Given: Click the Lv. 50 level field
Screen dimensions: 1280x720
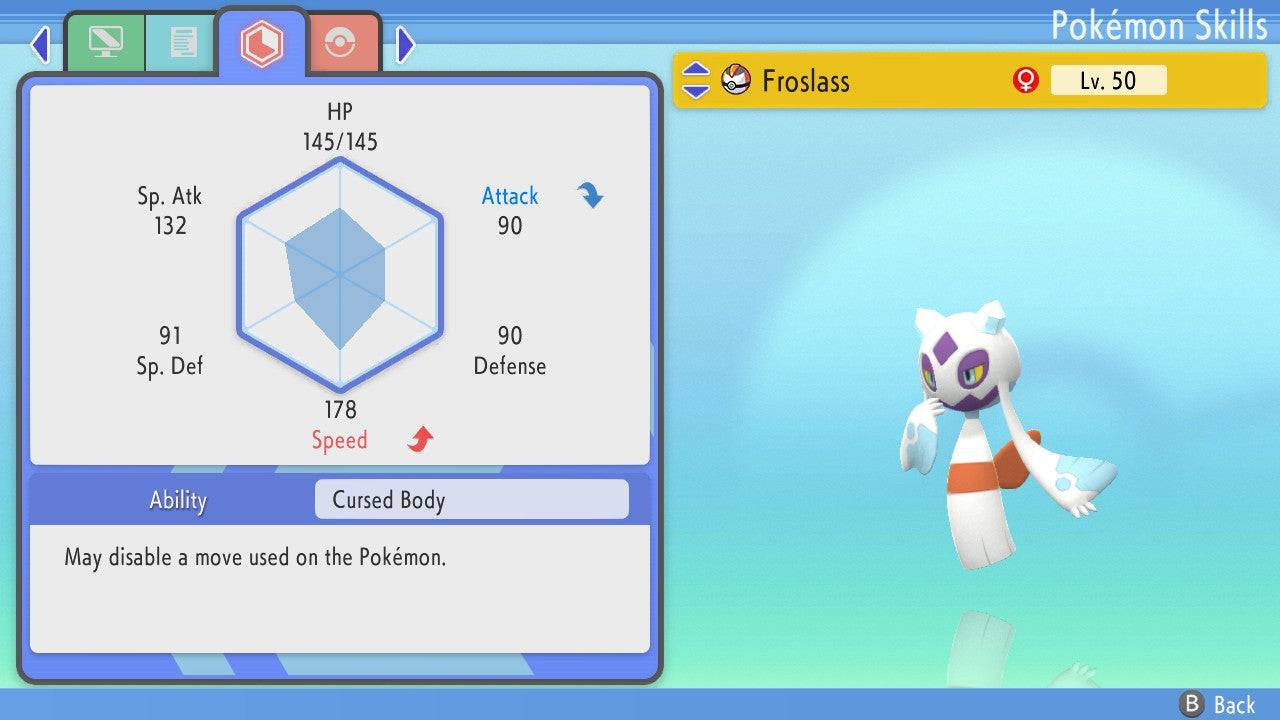Looking at the screenshot, I should click(x=1108, y=80).
